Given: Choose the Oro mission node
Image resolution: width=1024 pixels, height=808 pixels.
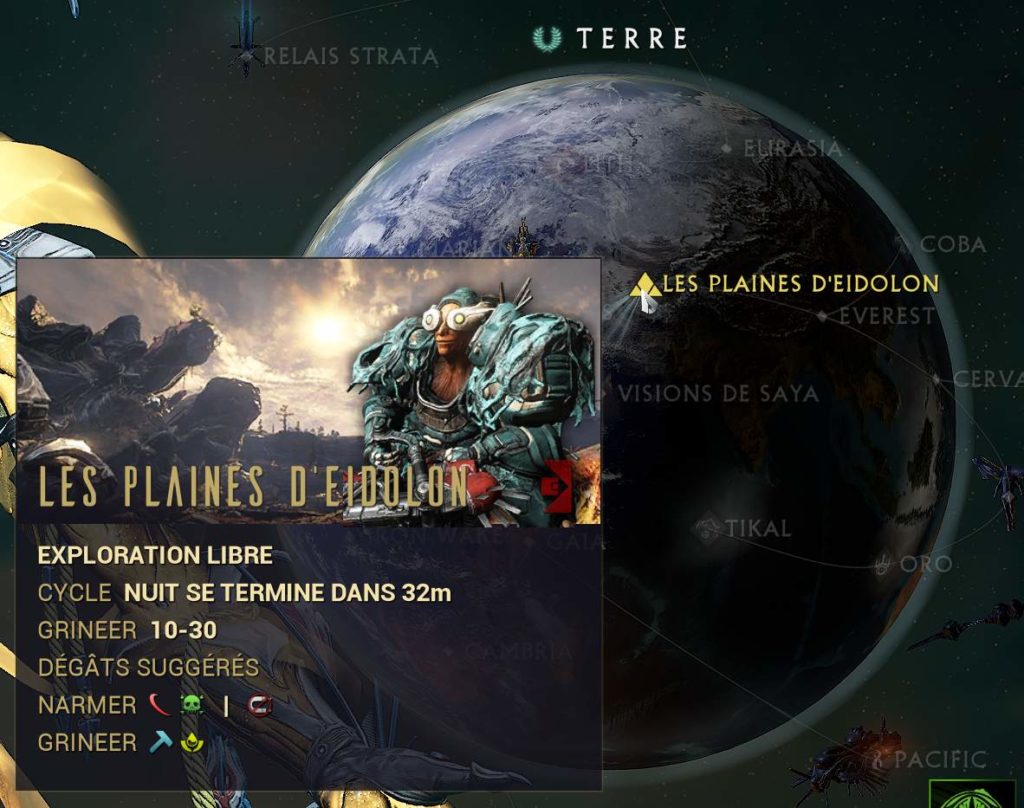Looking at the screenshot, I should [x=882, y=565].
